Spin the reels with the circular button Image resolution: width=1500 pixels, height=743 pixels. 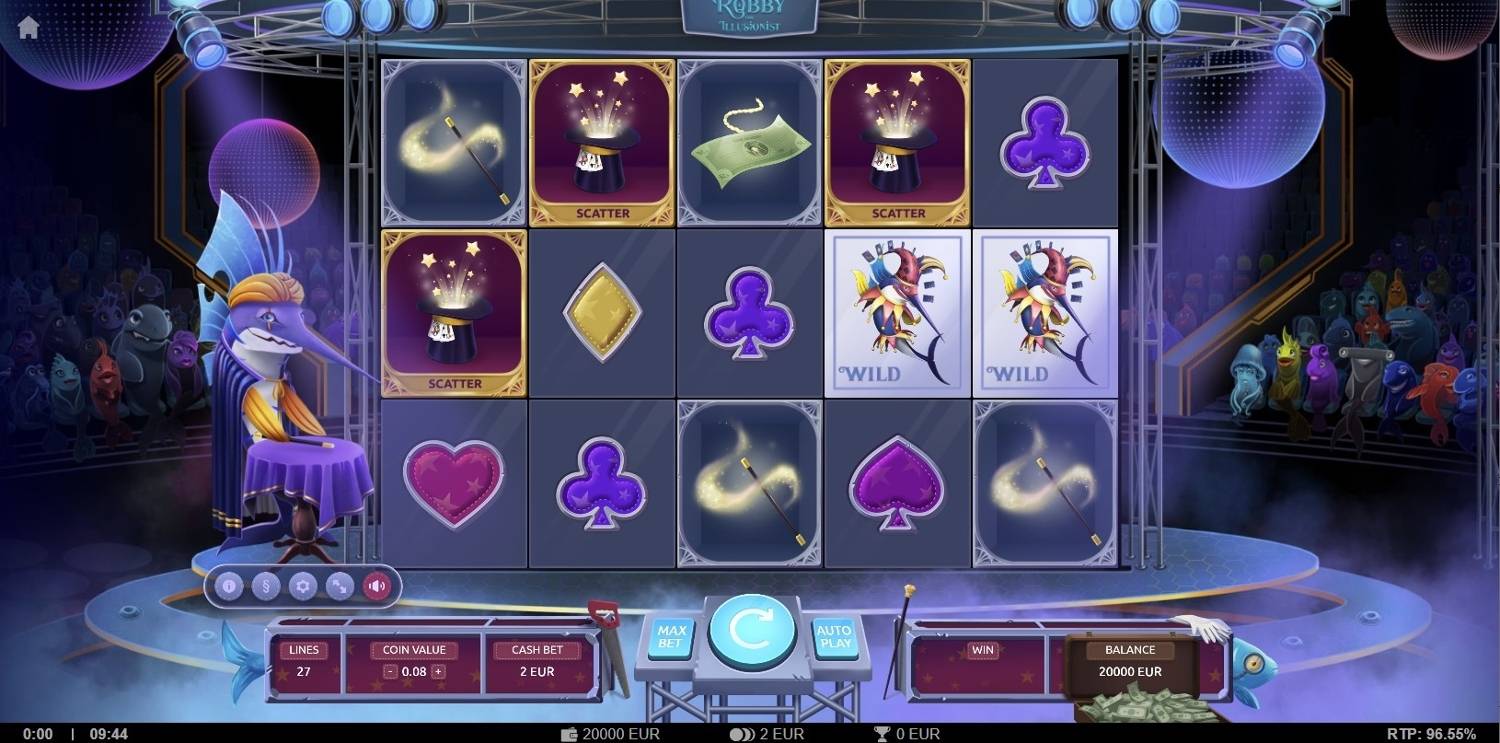pyautogui.click(x=751, y=630)
